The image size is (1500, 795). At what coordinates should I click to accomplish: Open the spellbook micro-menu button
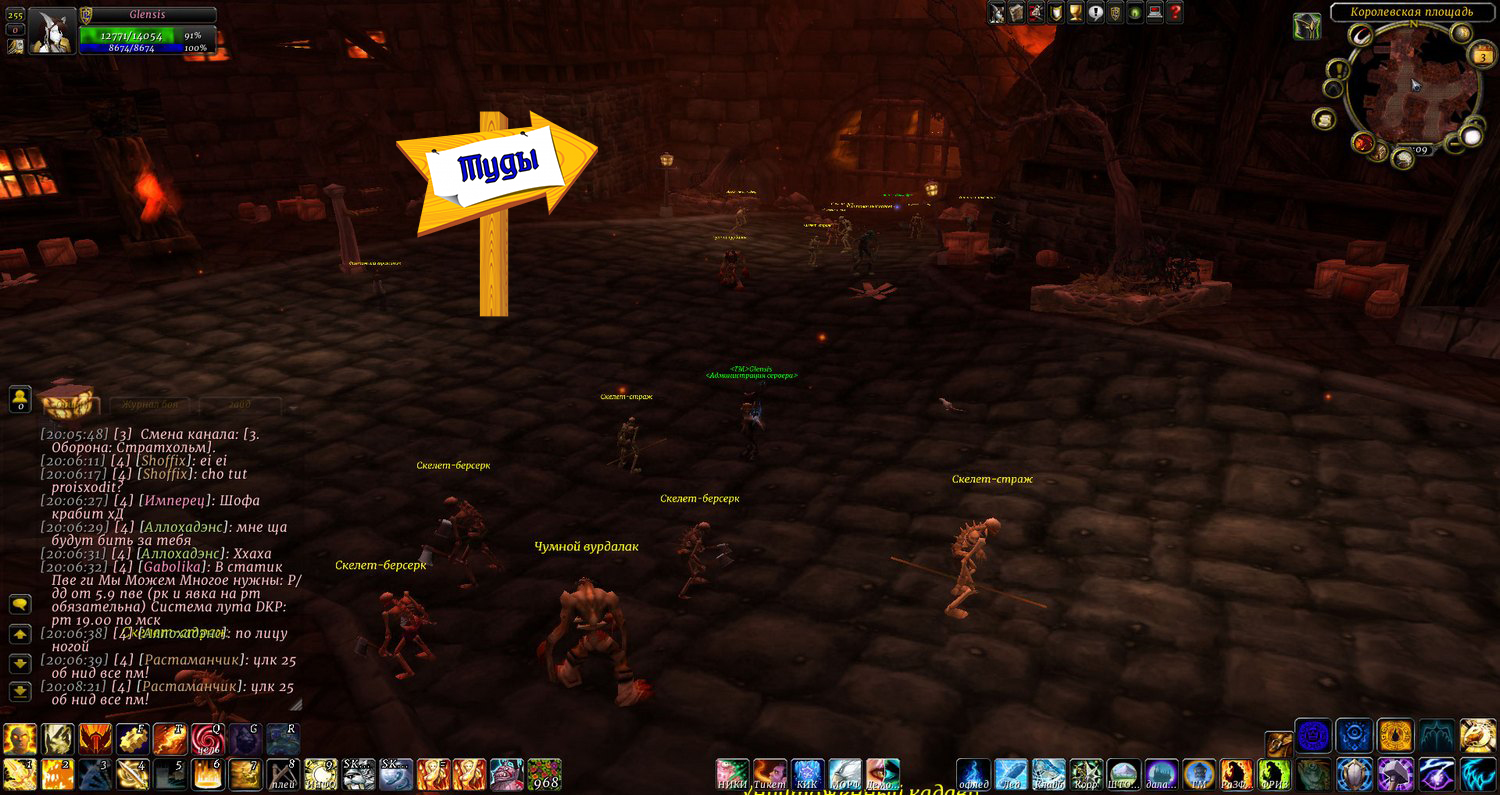(x=1016, y=13)
